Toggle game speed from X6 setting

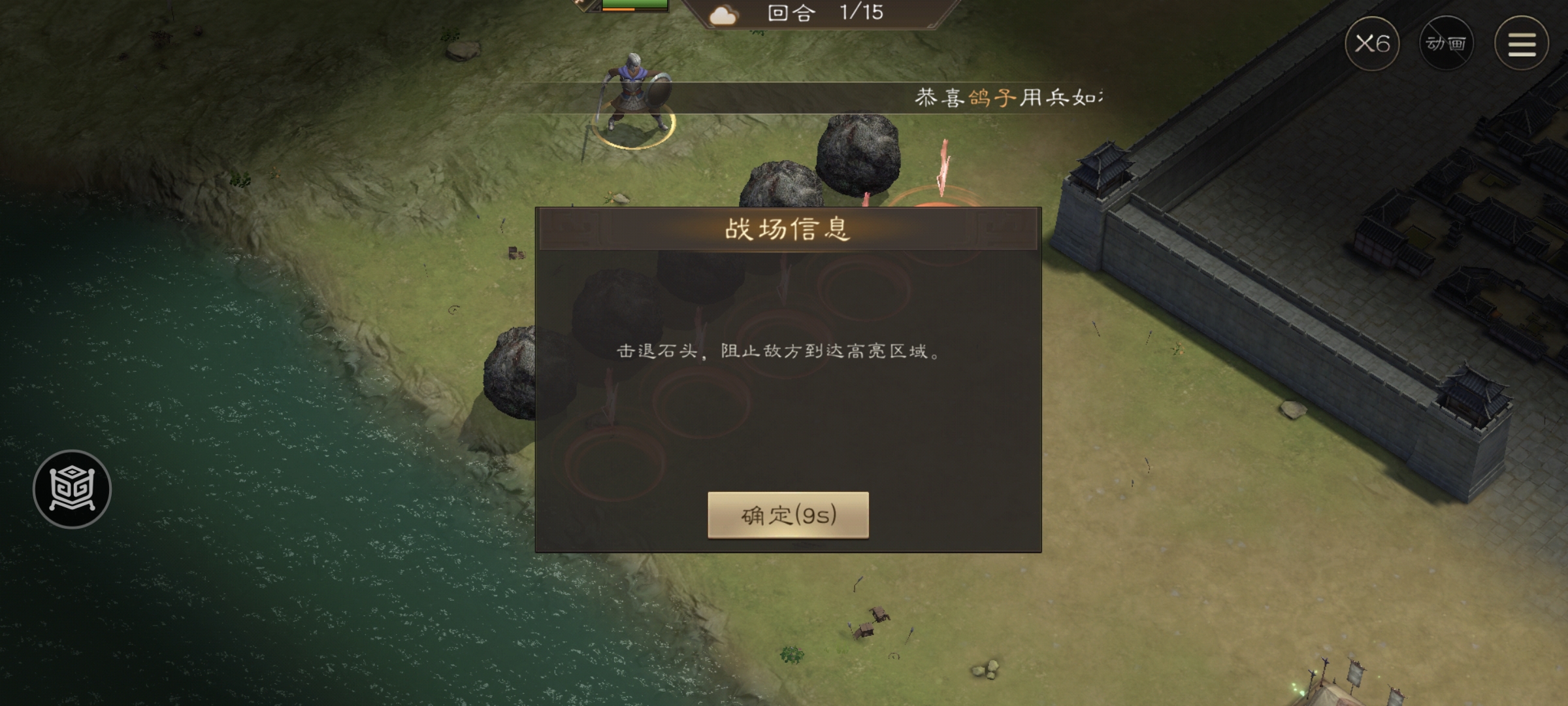coord(1373,44)
